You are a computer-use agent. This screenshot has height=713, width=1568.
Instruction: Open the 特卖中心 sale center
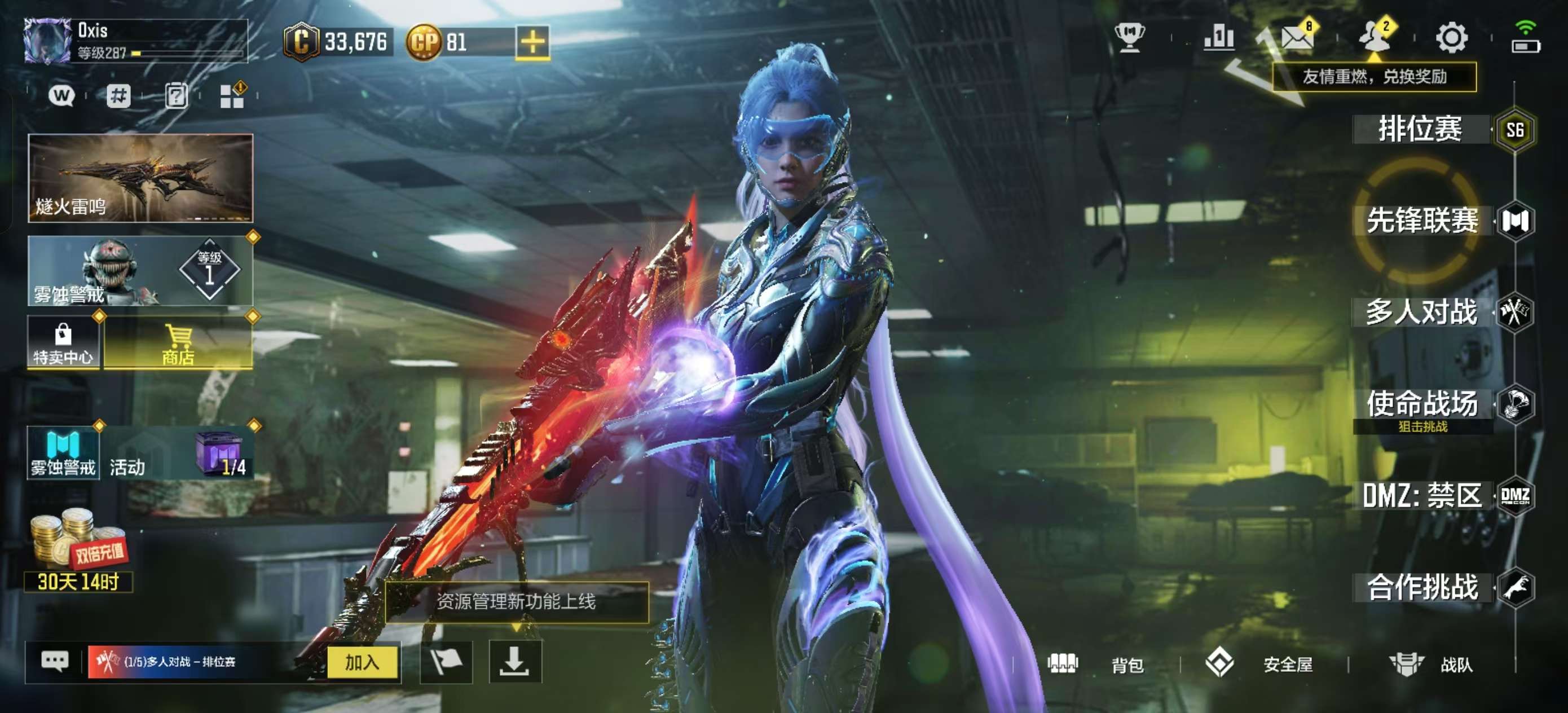point(63,344)
